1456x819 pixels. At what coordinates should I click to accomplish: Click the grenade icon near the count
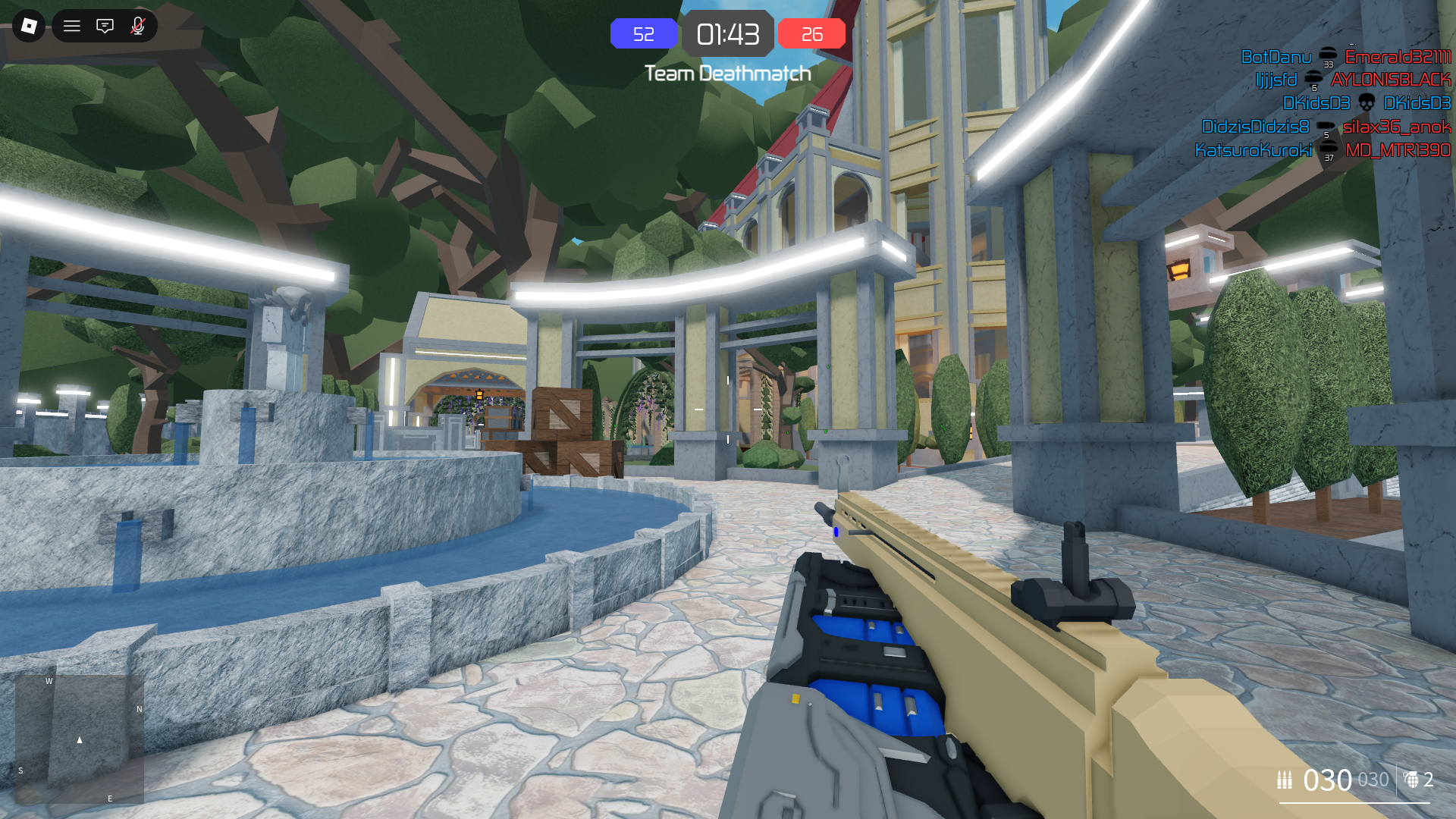tap(1412, 780)
